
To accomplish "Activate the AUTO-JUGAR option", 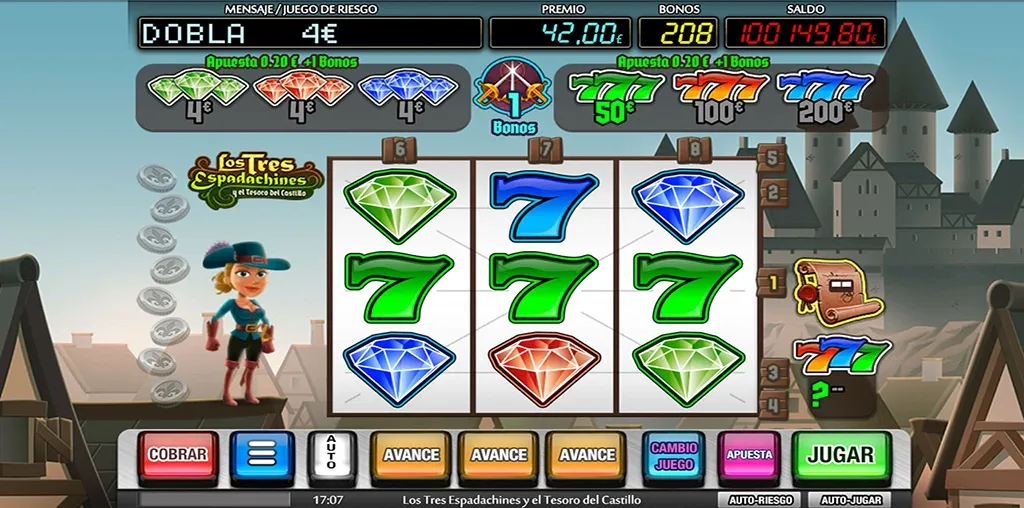I will [850, 499].
